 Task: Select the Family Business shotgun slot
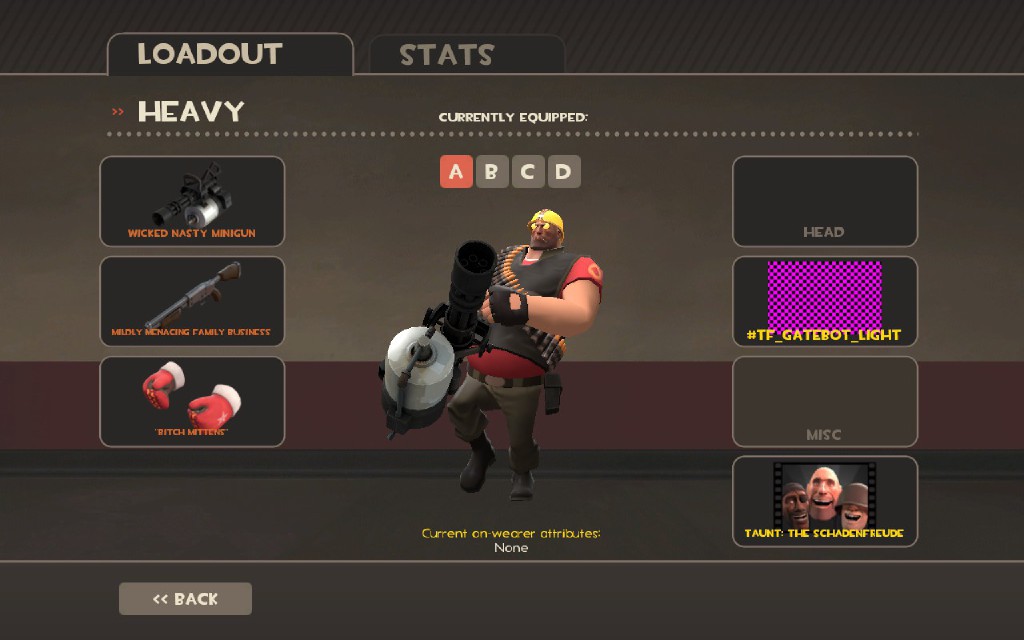[x=192, y=301]
